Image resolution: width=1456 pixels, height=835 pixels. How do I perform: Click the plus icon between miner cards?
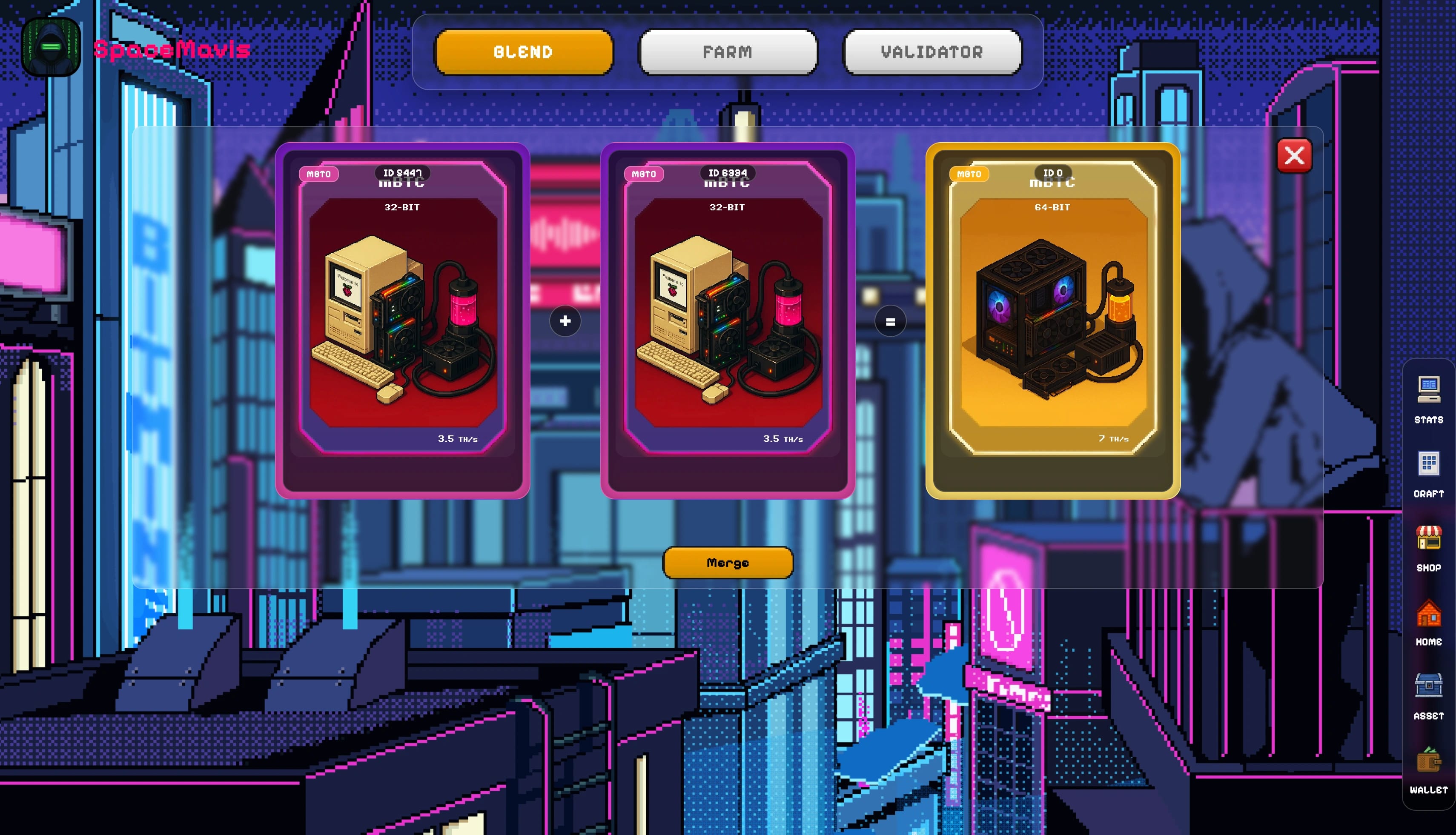(565, 321)
